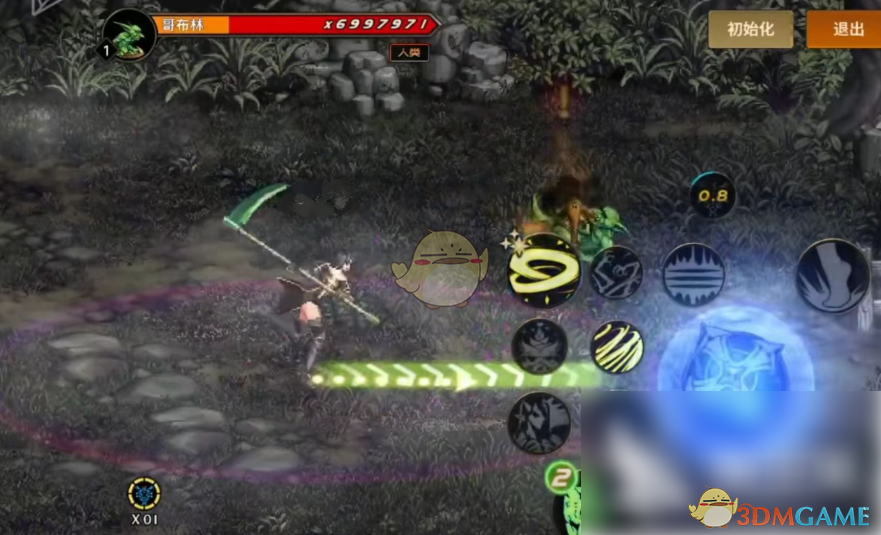The height and width of the screenshot is (535, 881).
Task: Select the goblin boss portrait
Action: pyautogui.click(x=129, y=35)
